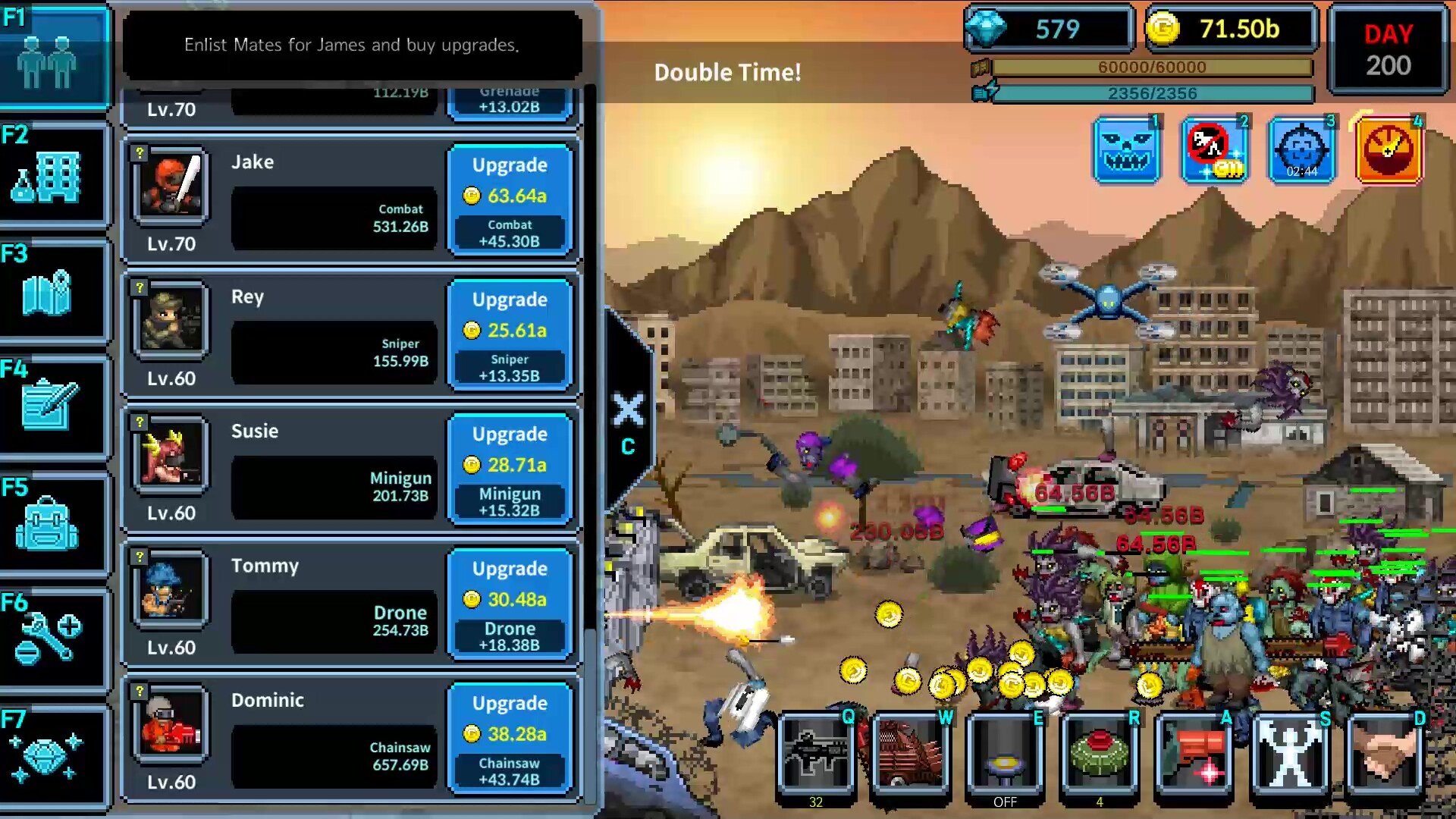Open the F5 backpack inventory

click(53, 523)
